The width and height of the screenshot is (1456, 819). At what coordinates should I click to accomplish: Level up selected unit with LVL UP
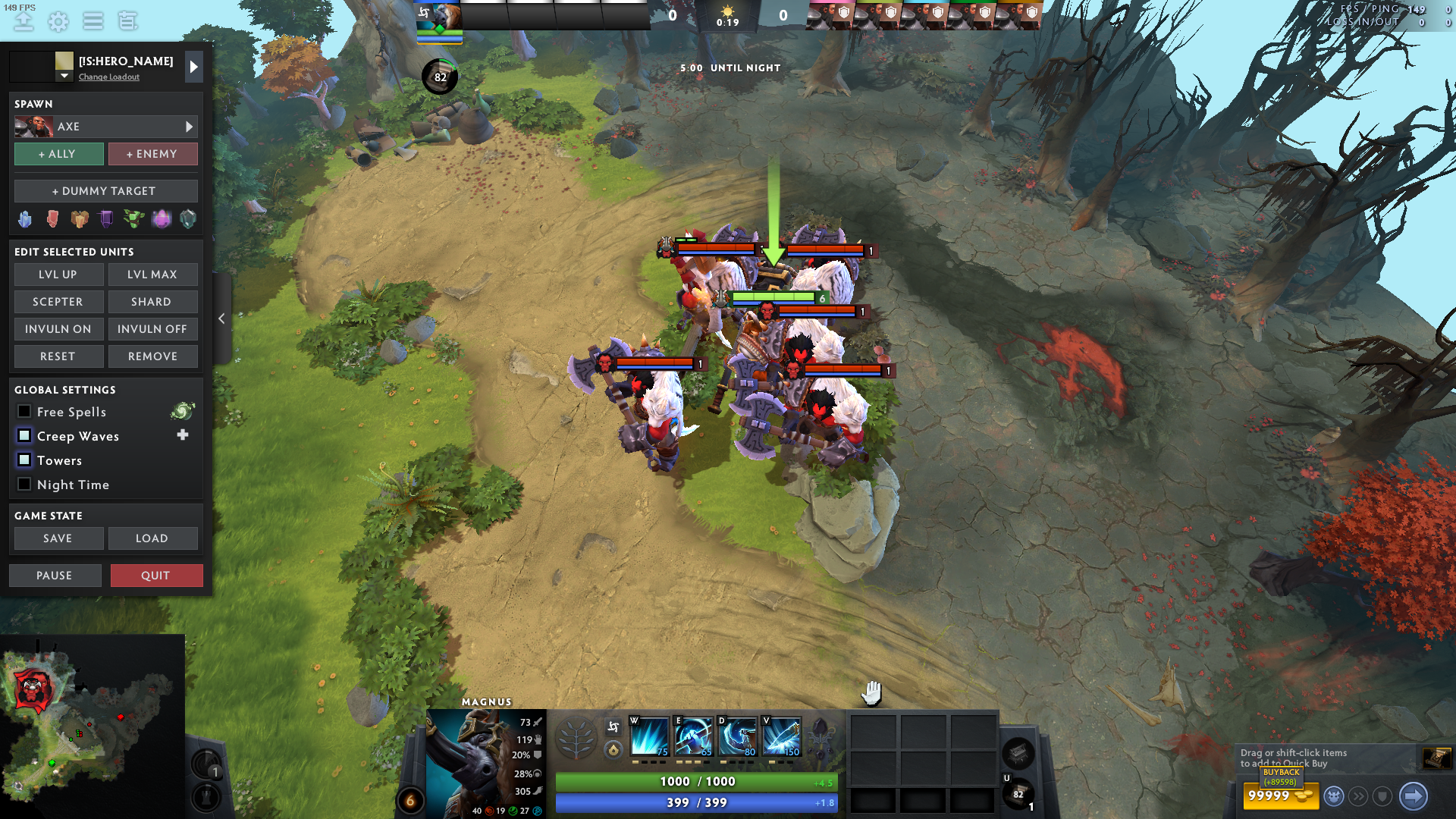coord(58,275)
